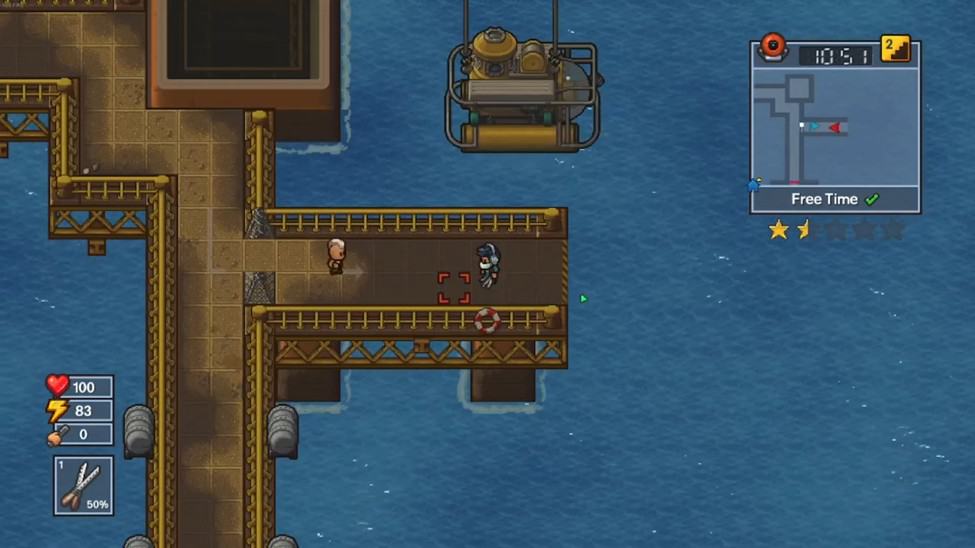Screen dimensions: 975x548
Task: Click the red alarm camera icon
Action: [x=773, y=47]
